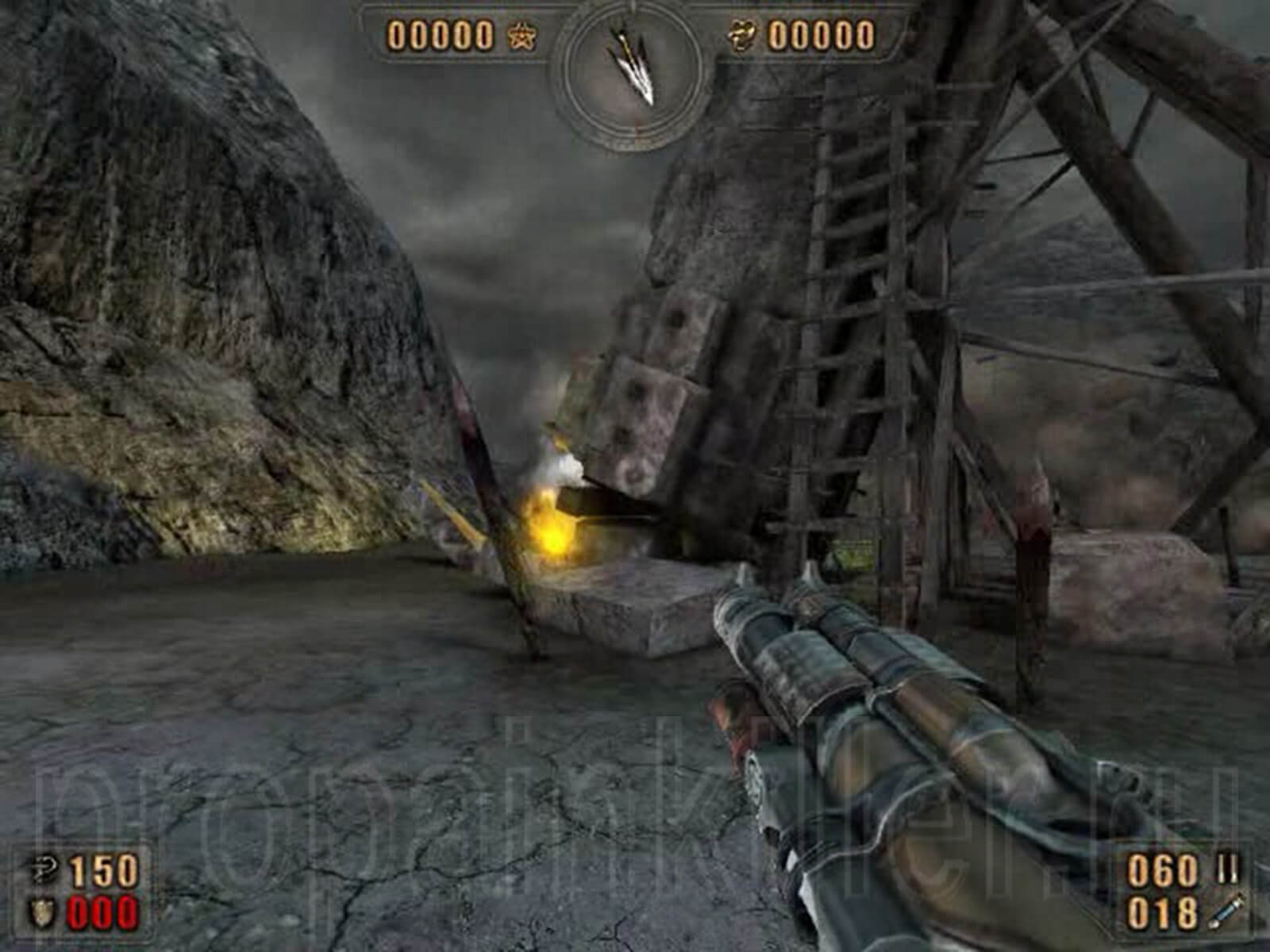The height and width of the screenshot is (952, 1270).
Task: Toggle the score display showing 00000
Action: pos(441,34)
